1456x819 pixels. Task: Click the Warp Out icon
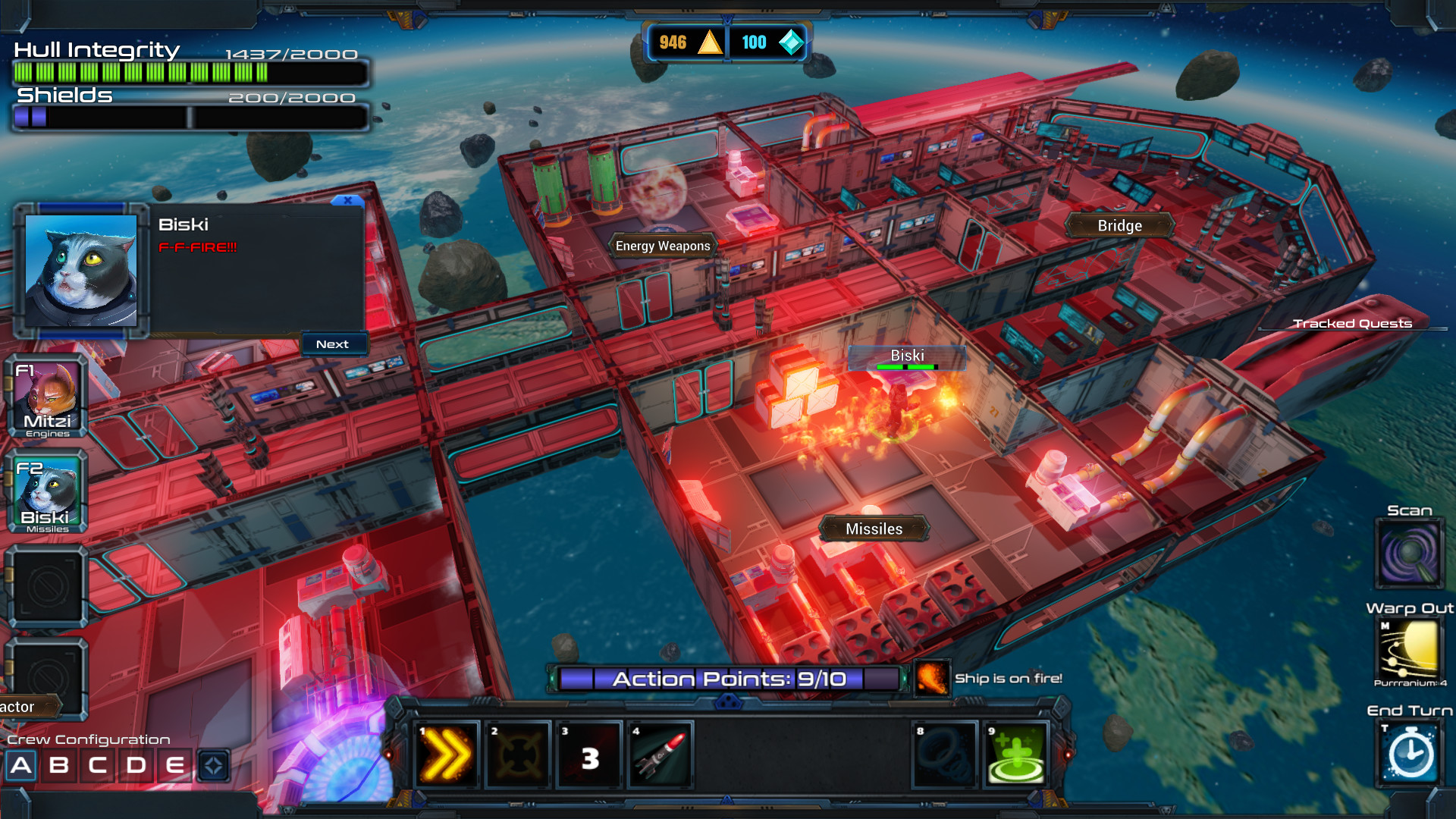pos(1410,648)
